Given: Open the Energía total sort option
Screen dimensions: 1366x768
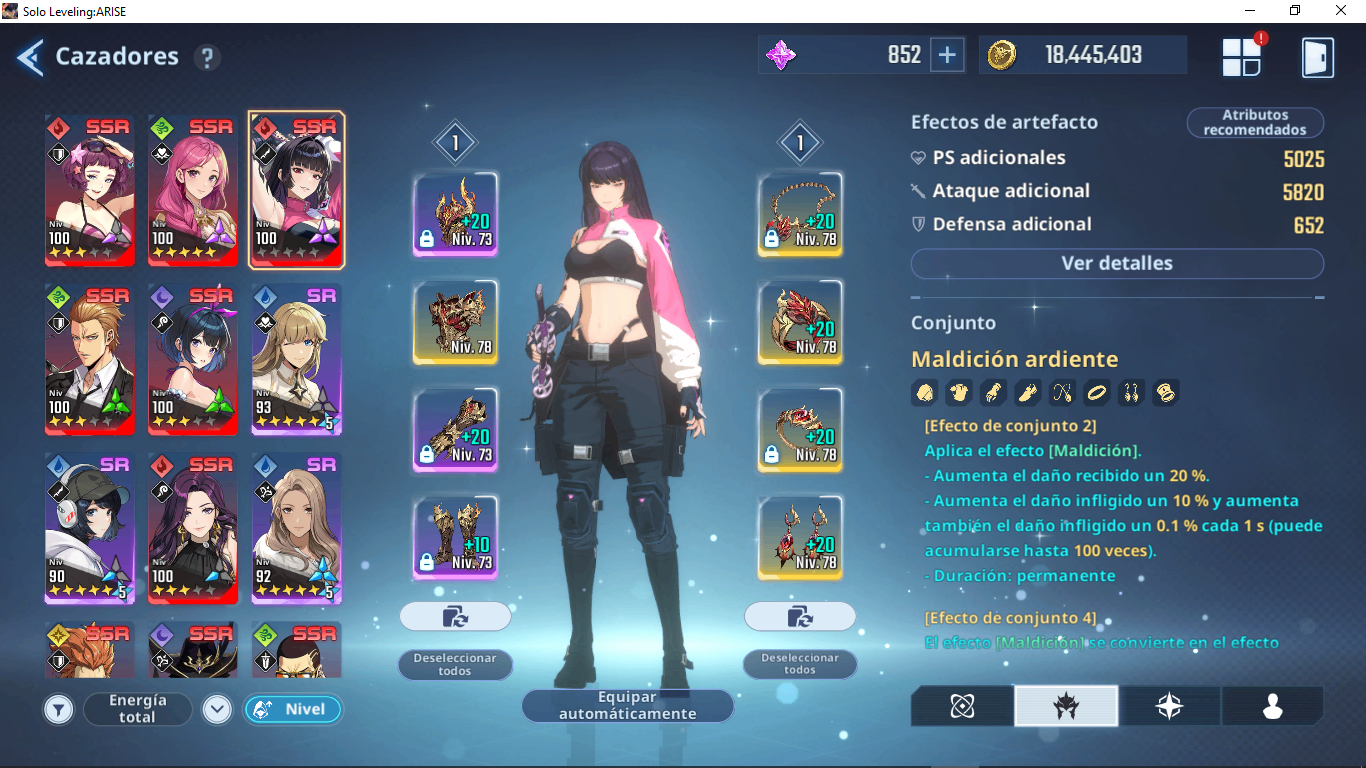Looking at the screenshot, I should point(137,709).
